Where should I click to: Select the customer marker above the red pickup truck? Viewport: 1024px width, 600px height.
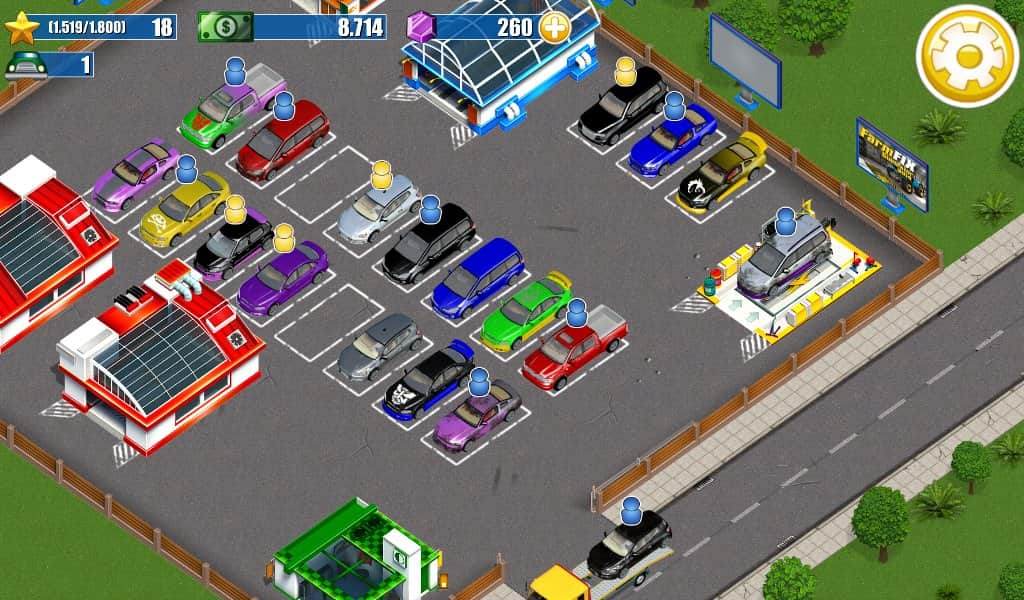tap(576, 314)
